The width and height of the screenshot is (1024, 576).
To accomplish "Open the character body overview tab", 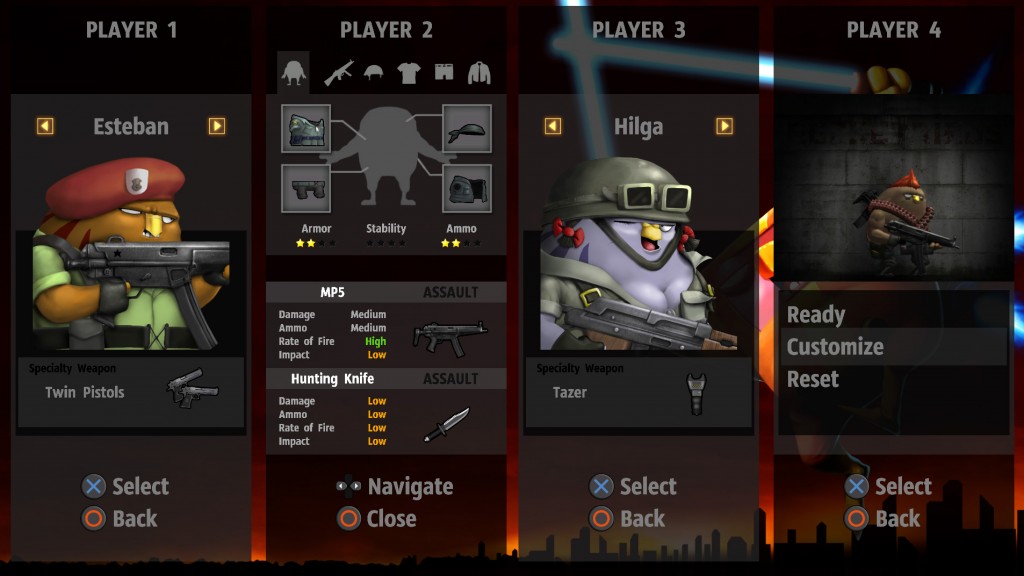I will pyautogui.click(x=293, y=72).
